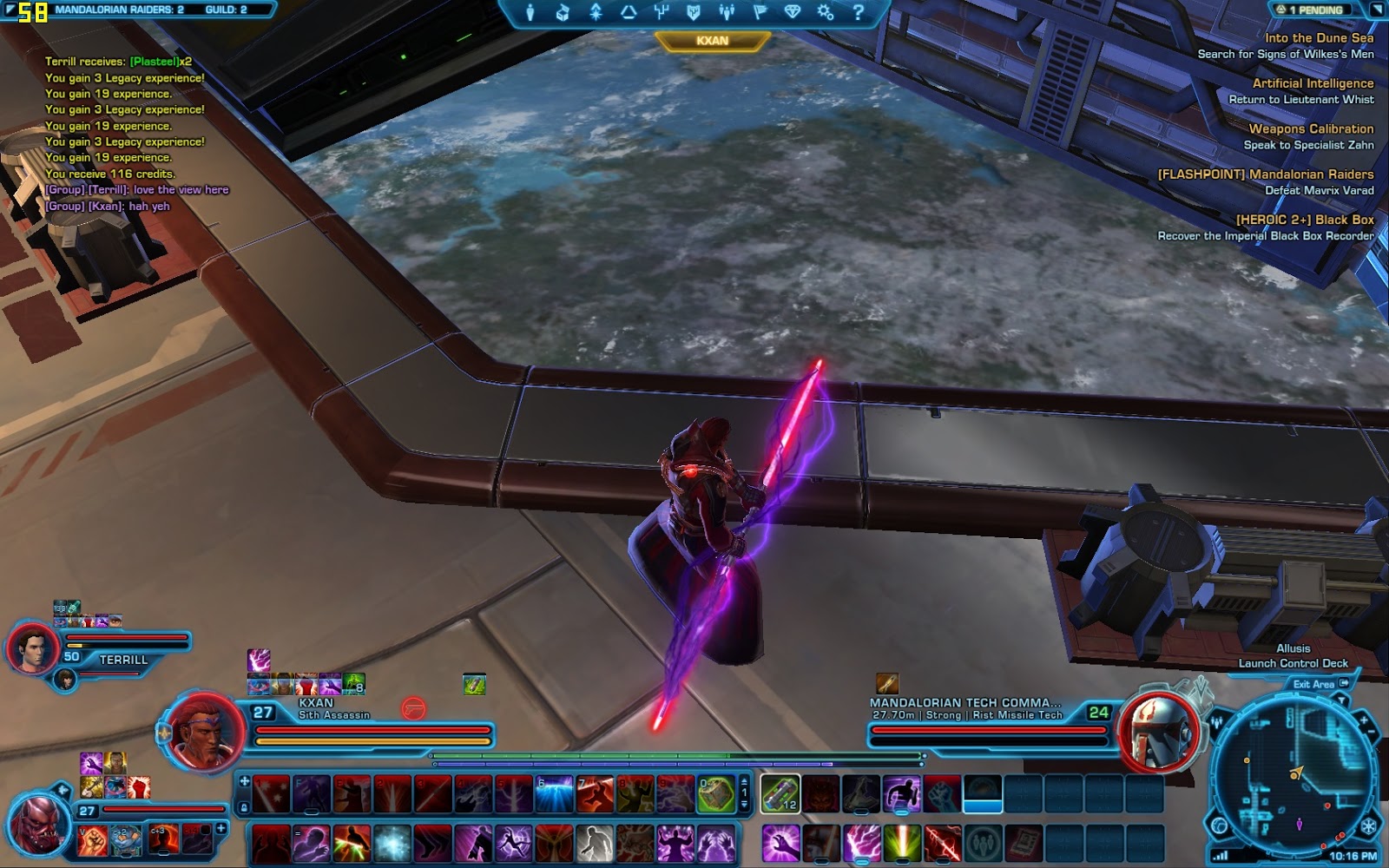Open the character sheet from top menu
This screenshot has height=868, width=1389.
pos(530,13)
